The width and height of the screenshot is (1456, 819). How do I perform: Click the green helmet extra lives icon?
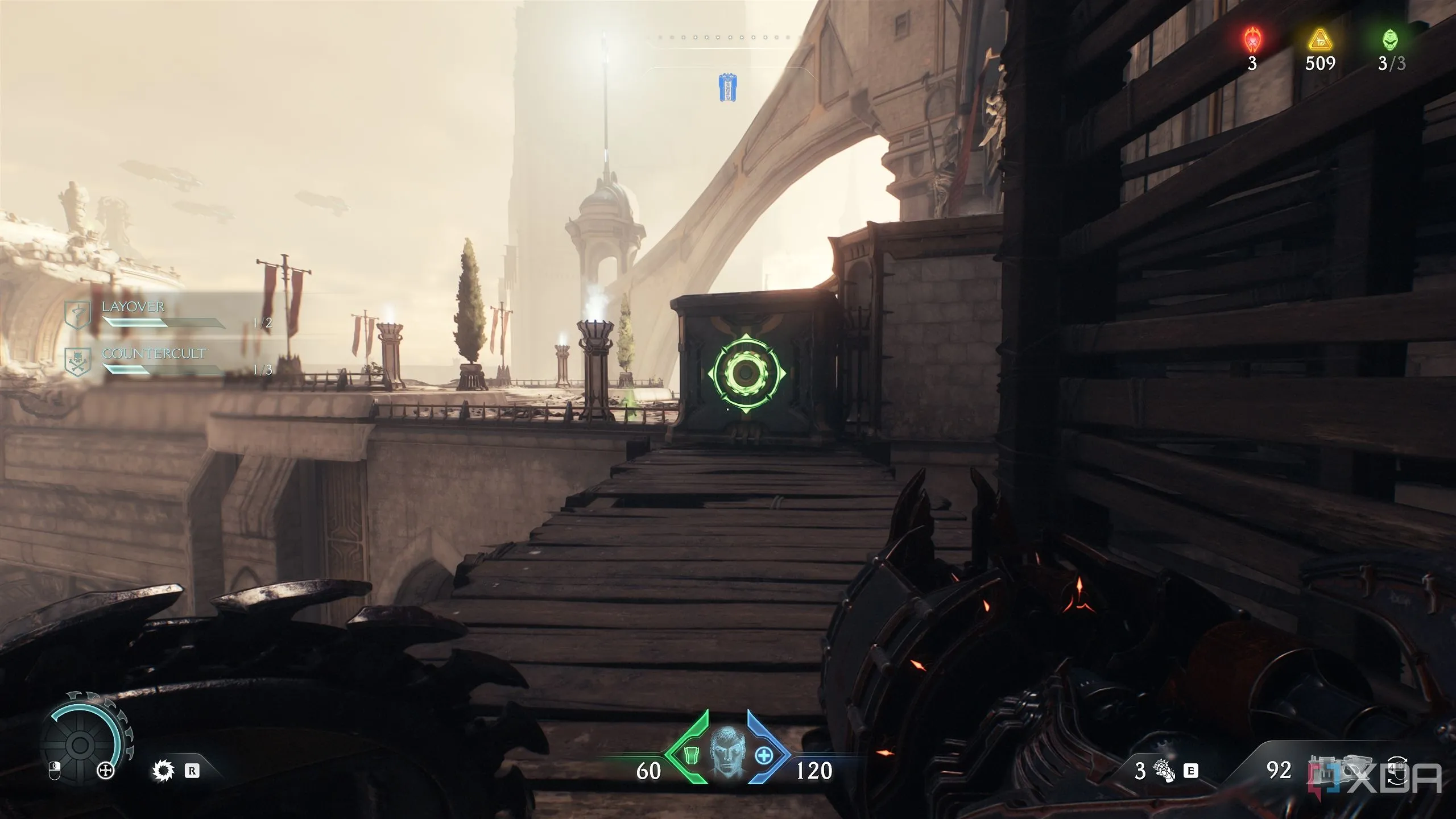point(1391,40)
